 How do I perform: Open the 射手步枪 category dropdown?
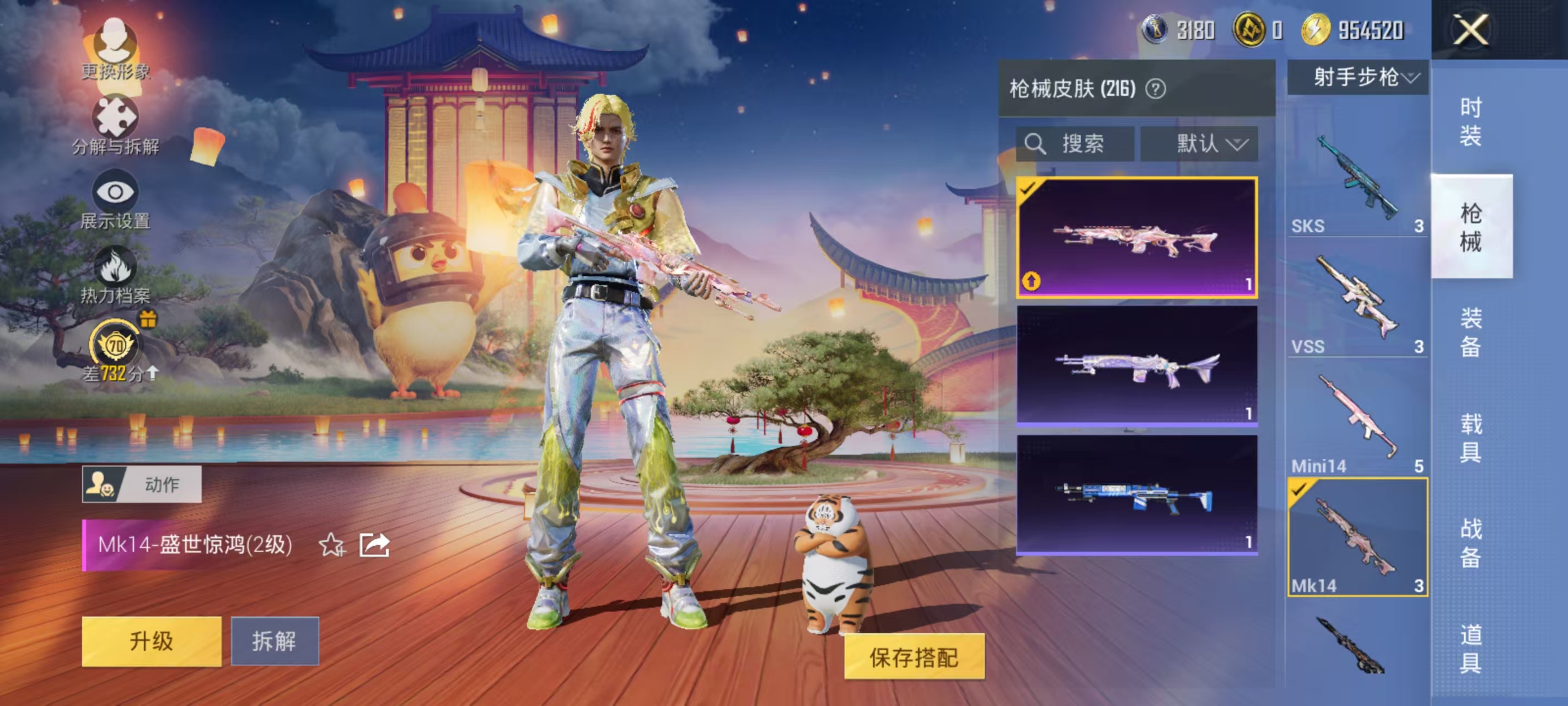(1357, 77)
